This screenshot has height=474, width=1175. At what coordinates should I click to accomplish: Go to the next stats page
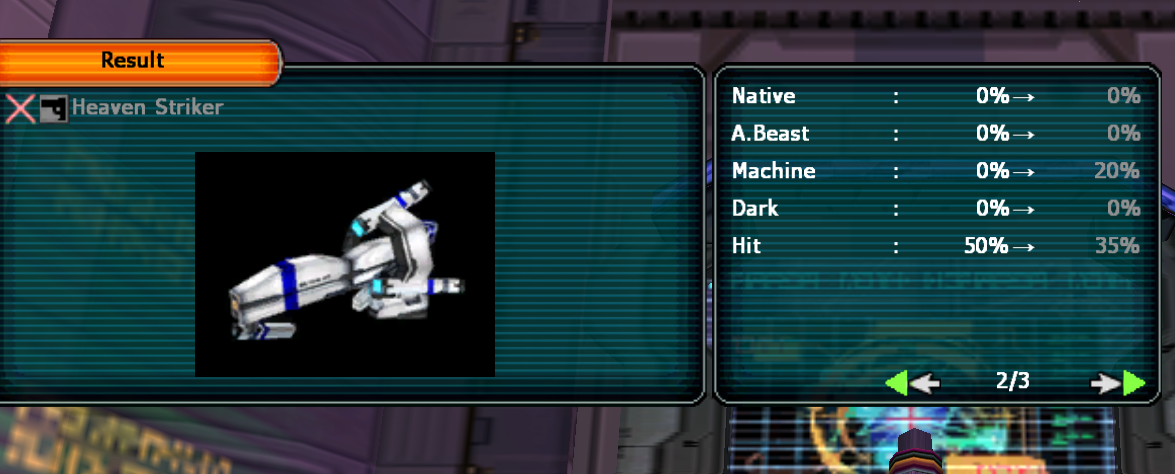1120,382
